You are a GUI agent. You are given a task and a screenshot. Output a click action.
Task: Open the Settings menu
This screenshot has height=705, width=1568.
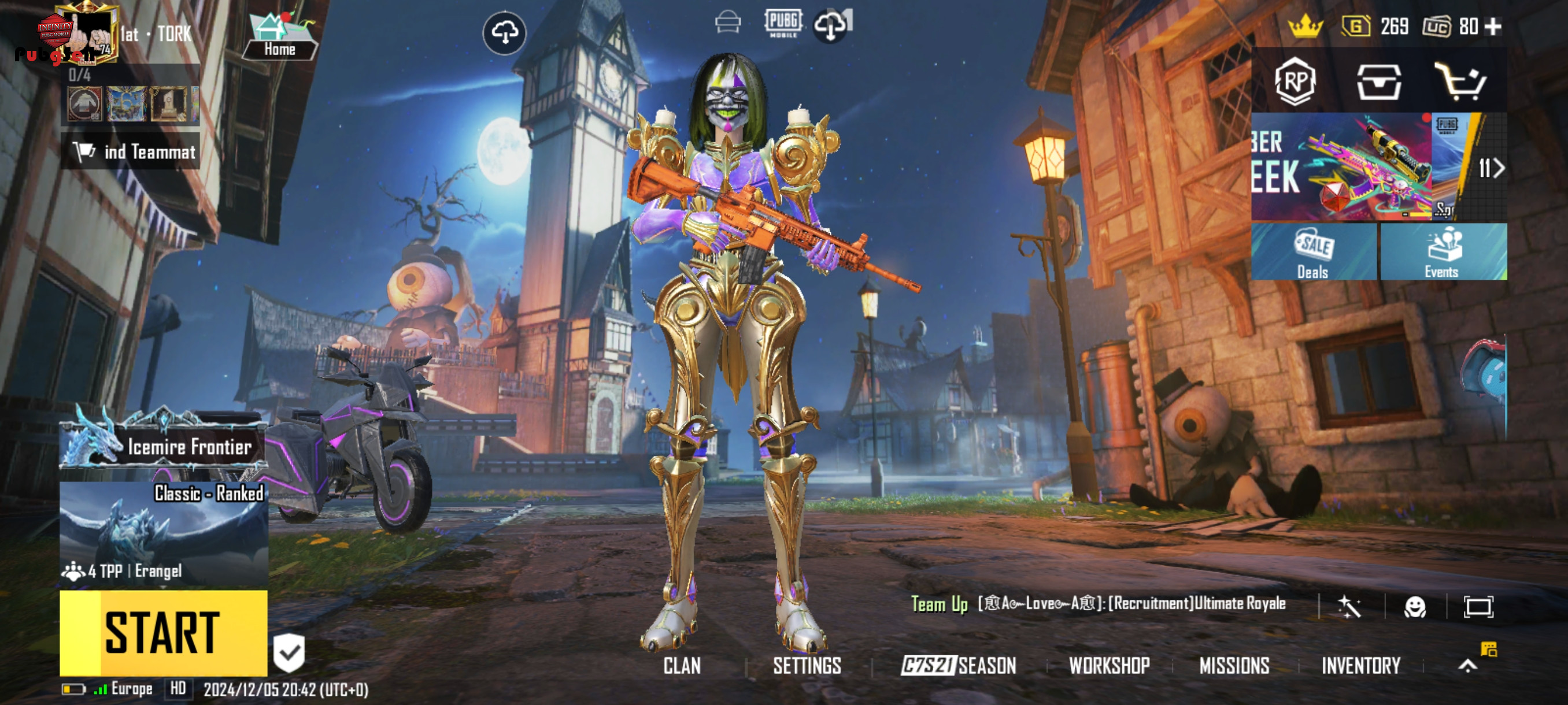[x=807, y=666]
